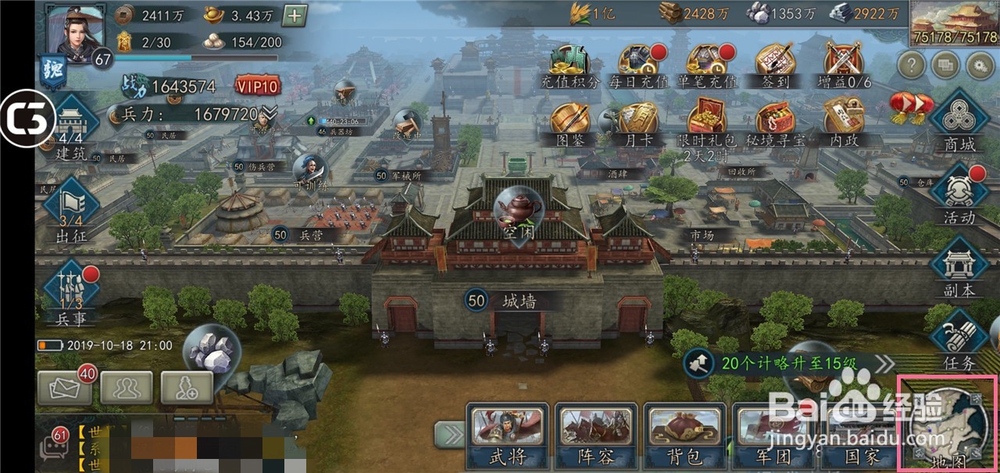Click the green plus to add gold

click(295, 15)
